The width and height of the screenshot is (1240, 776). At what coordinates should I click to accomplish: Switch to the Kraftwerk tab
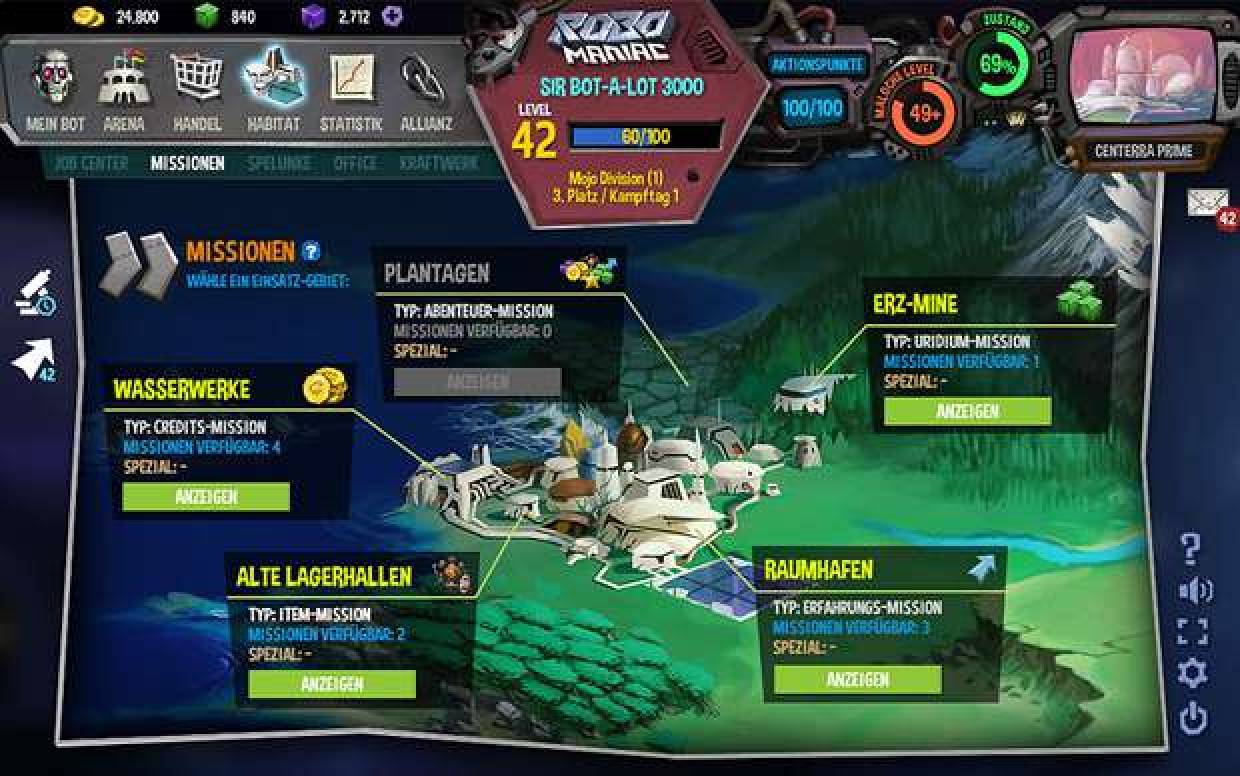coord(439,163)
